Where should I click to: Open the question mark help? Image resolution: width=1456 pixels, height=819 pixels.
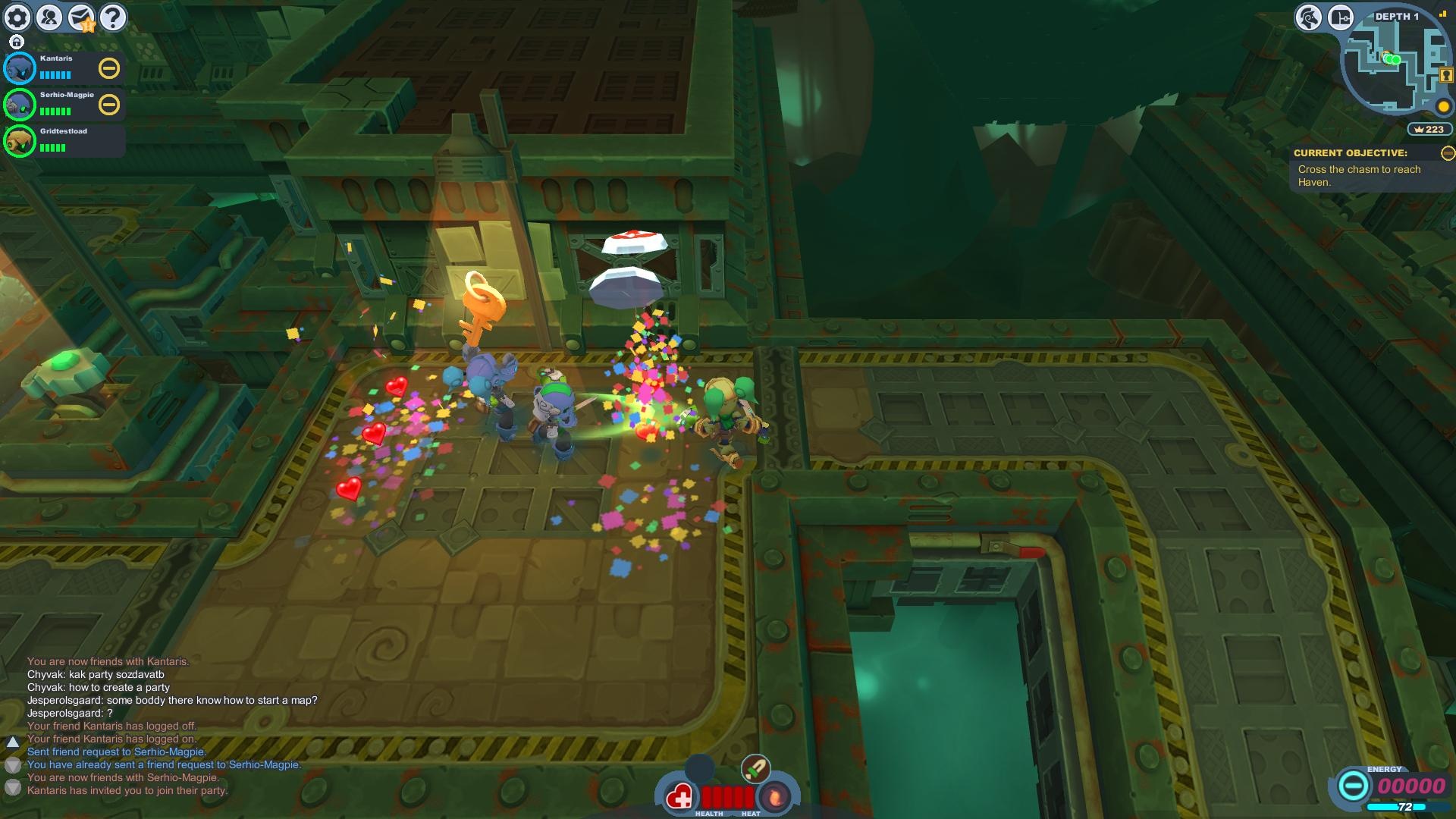point(113,17)
